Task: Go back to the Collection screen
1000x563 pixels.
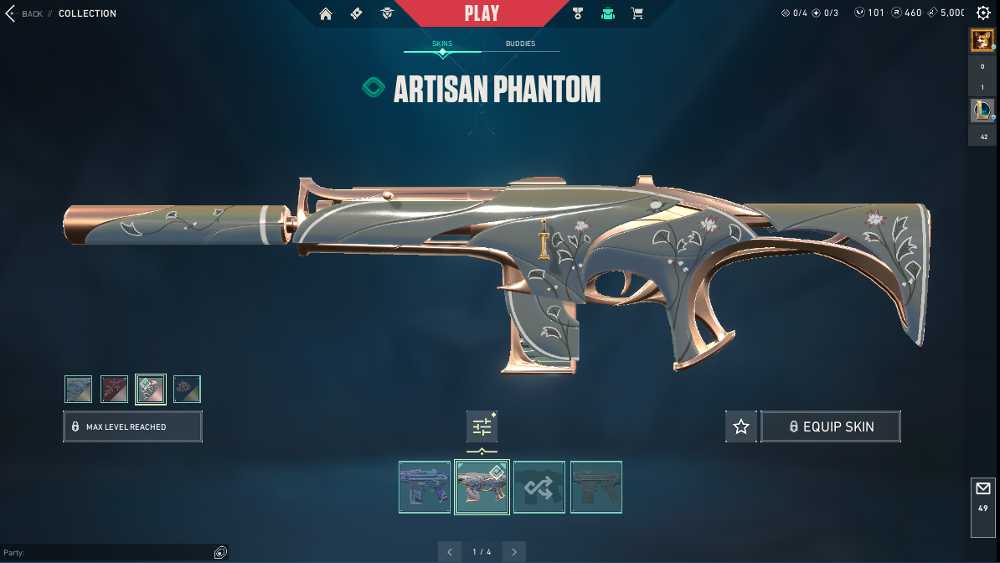Action: [x=25, y=14]
